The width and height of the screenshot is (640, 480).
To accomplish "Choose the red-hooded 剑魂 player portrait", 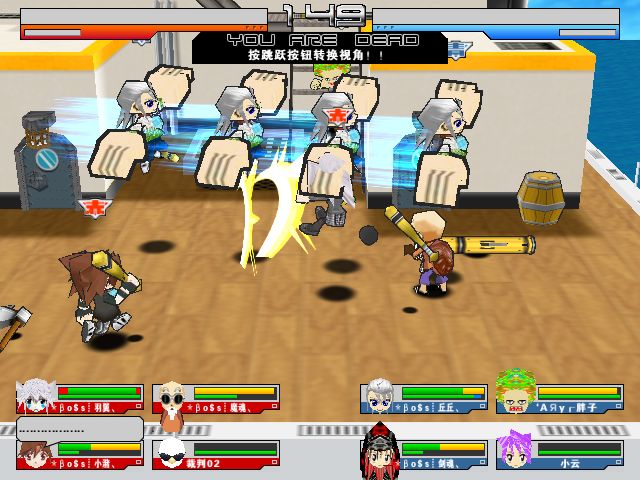I will click(x=380, y=450).
